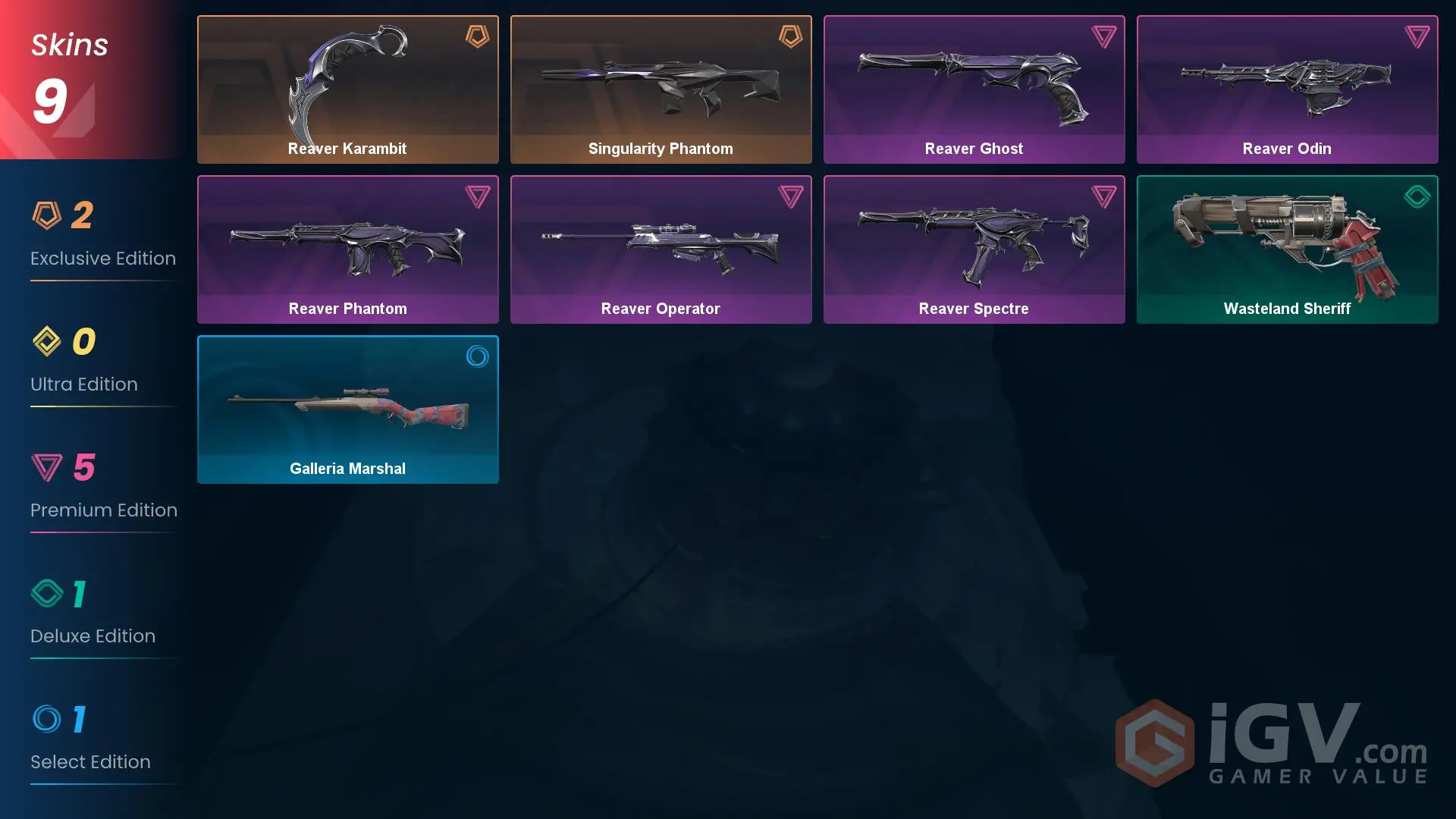
Task: Click the Exclusive badge on Singularity Phantom card
Action: click(791, 36)
